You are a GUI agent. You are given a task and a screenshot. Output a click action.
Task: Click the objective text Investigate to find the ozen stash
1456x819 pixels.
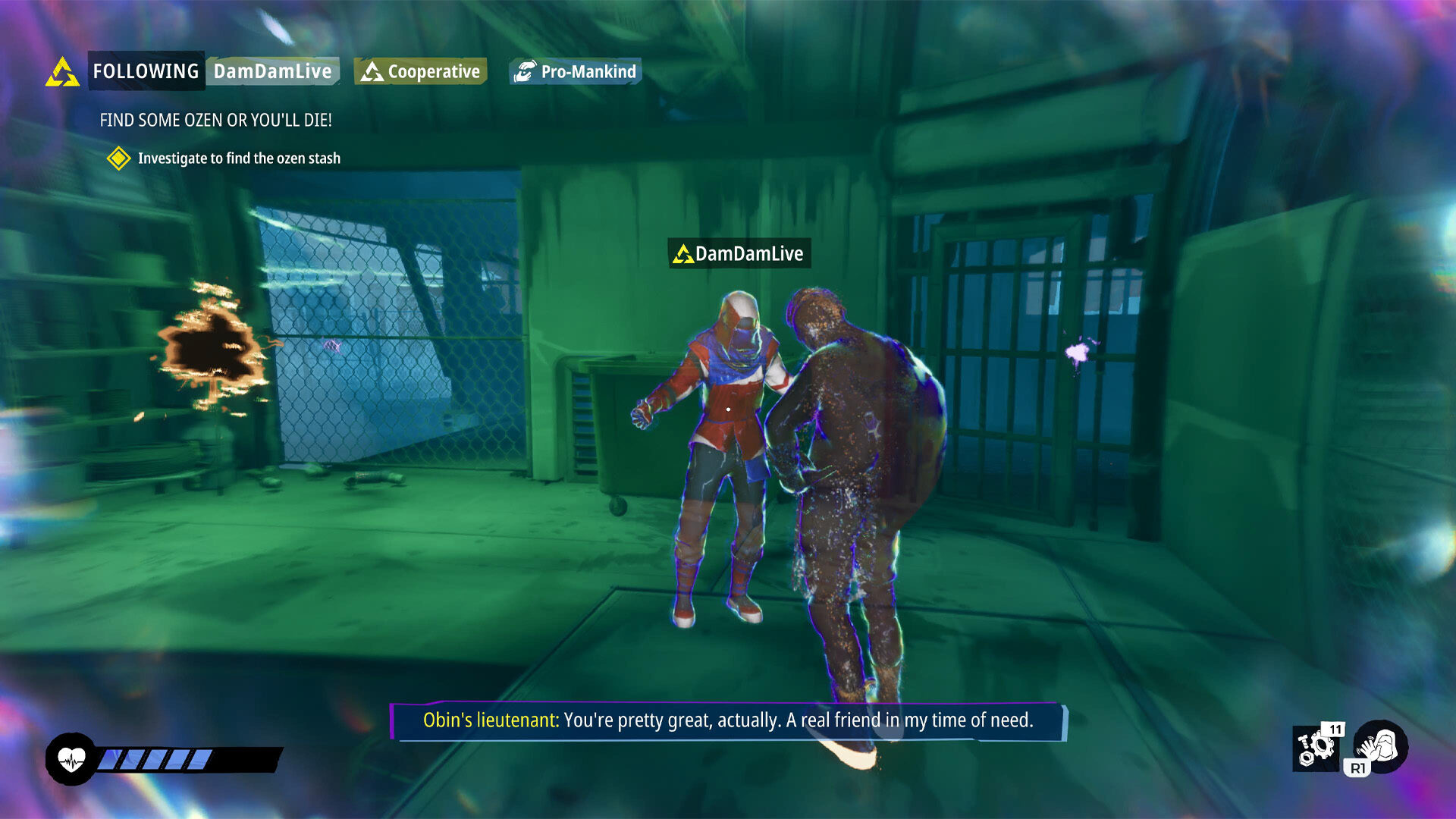click(x=239, y=159)
